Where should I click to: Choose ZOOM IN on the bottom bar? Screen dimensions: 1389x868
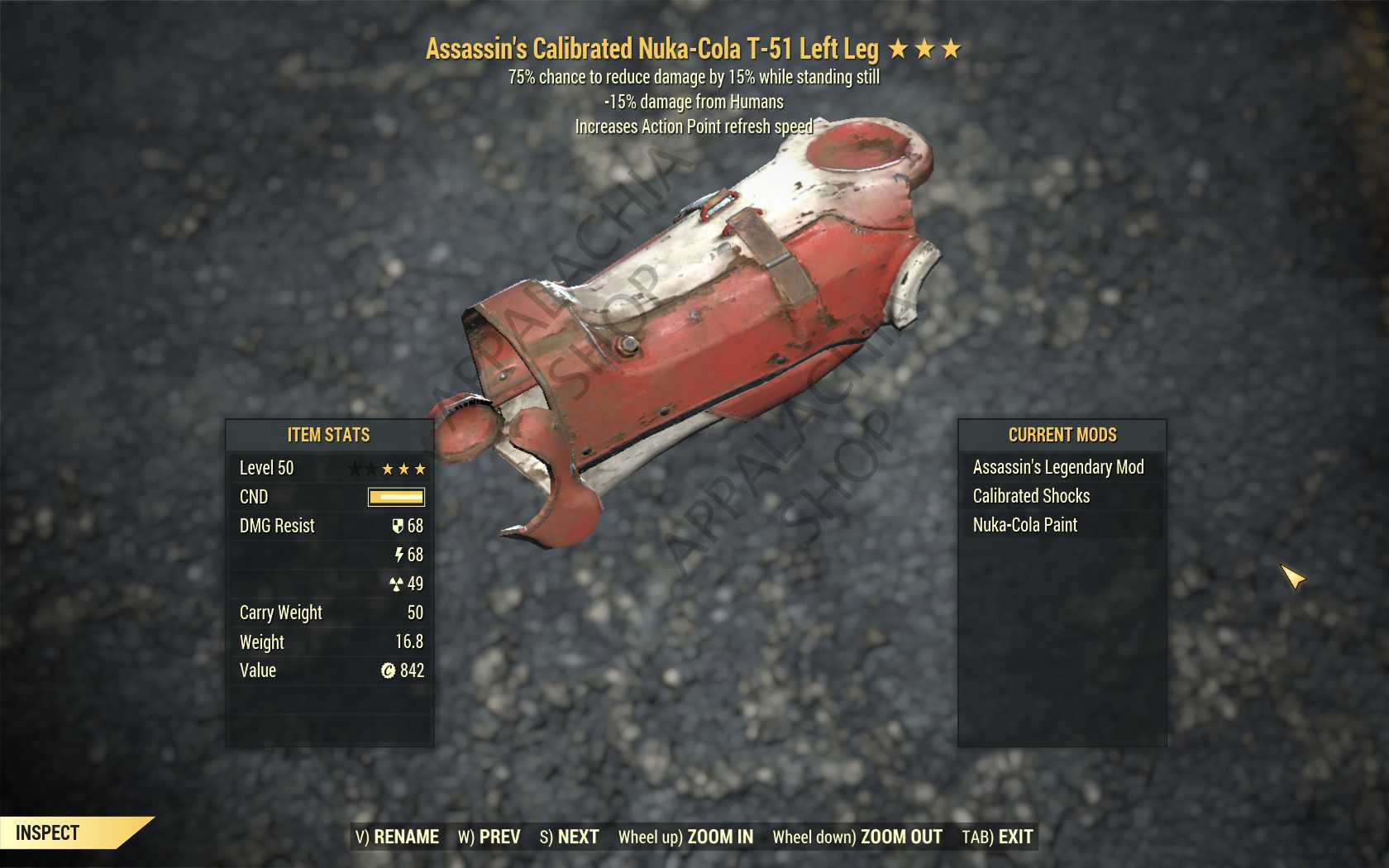(x=685, y=837)
